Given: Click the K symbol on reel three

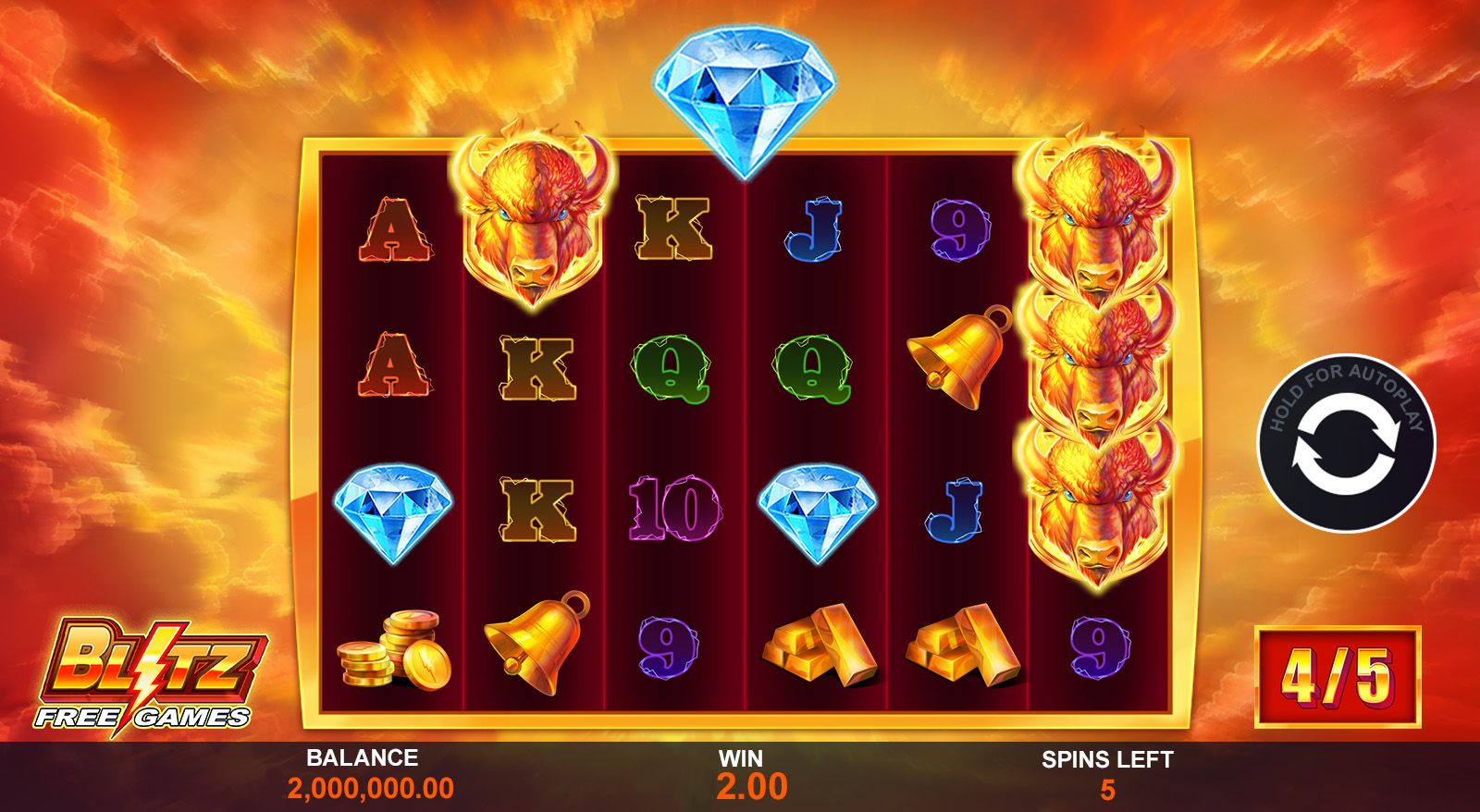Looking at the screenshot, I should 675,227.
